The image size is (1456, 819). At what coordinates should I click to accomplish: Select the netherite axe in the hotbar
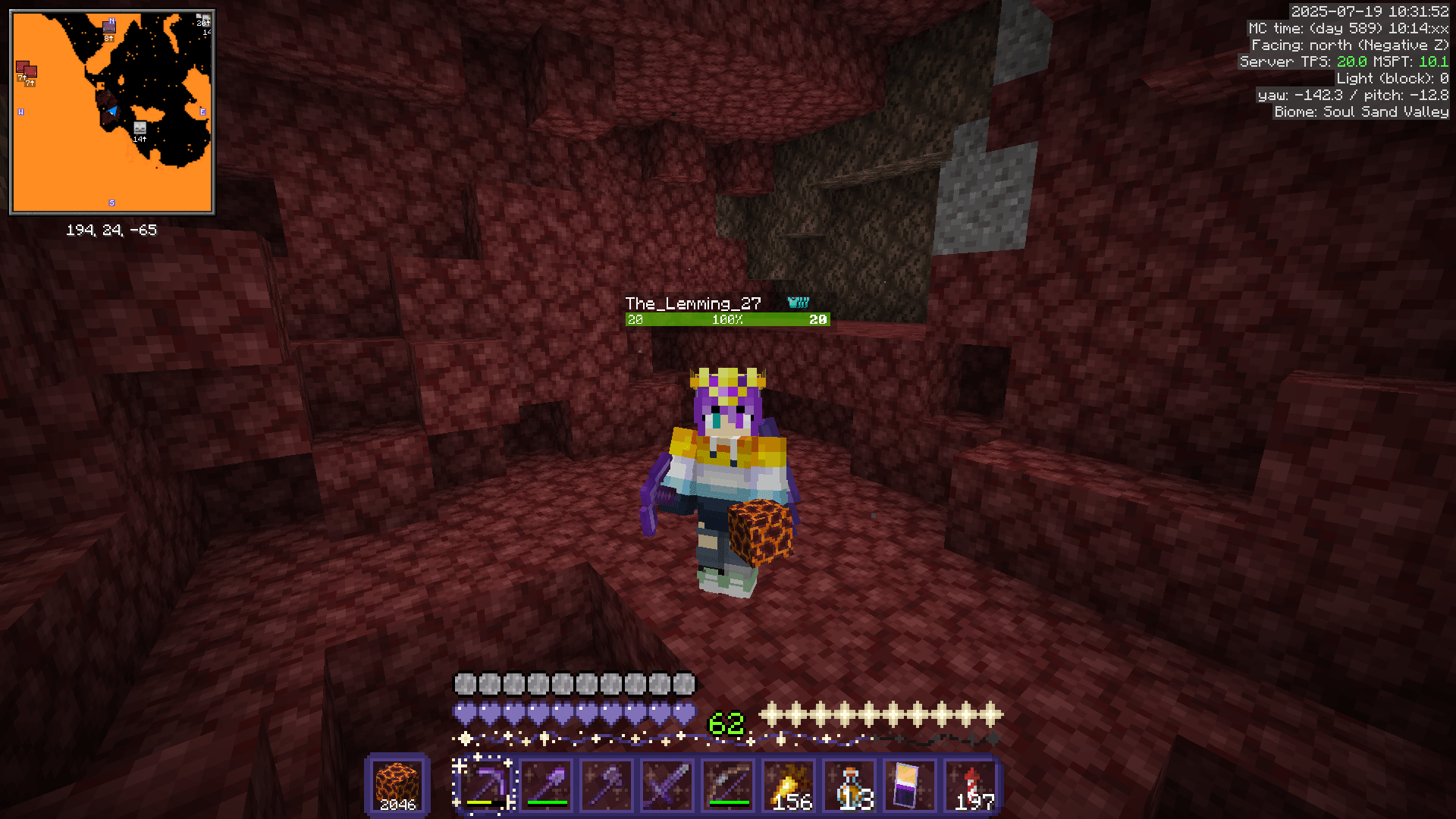pyautogui.click(x=607, y=785)
